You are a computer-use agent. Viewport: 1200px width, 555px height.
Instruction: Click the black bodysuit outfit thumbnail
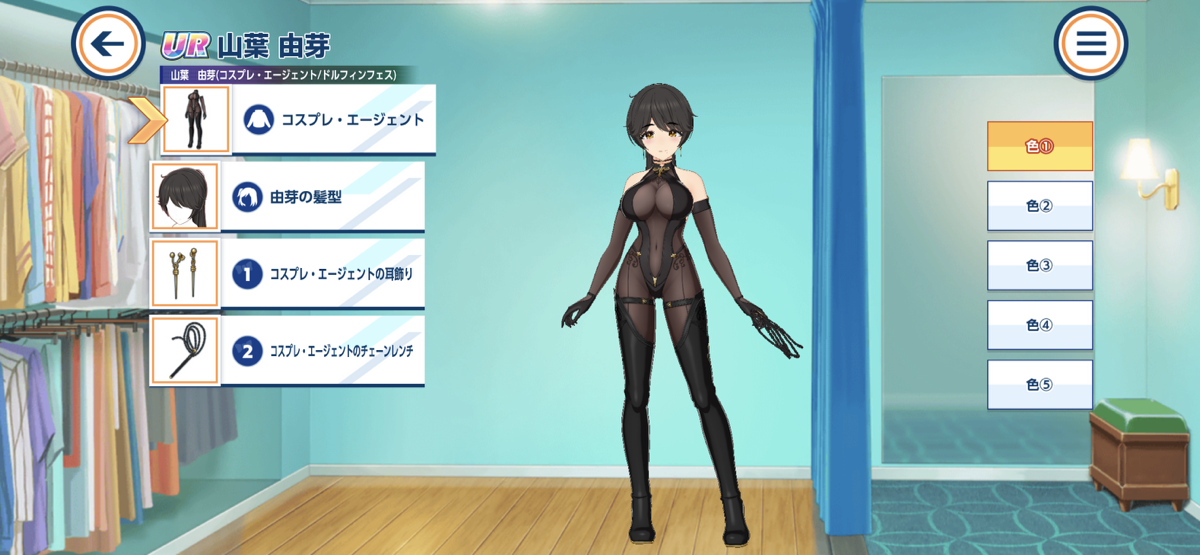coord(196,120)
